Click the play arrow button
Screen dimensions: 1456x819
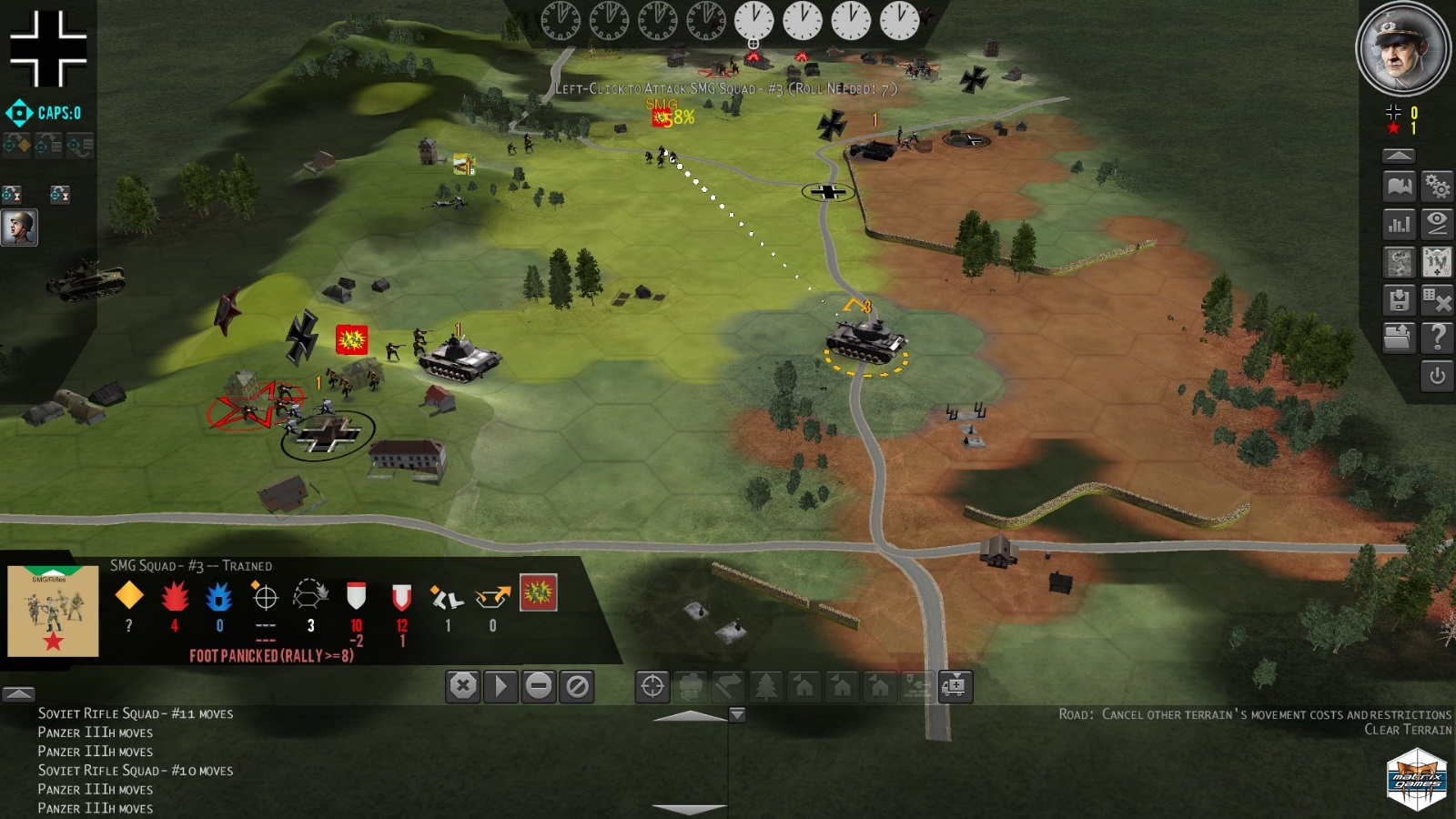point(500,686)
